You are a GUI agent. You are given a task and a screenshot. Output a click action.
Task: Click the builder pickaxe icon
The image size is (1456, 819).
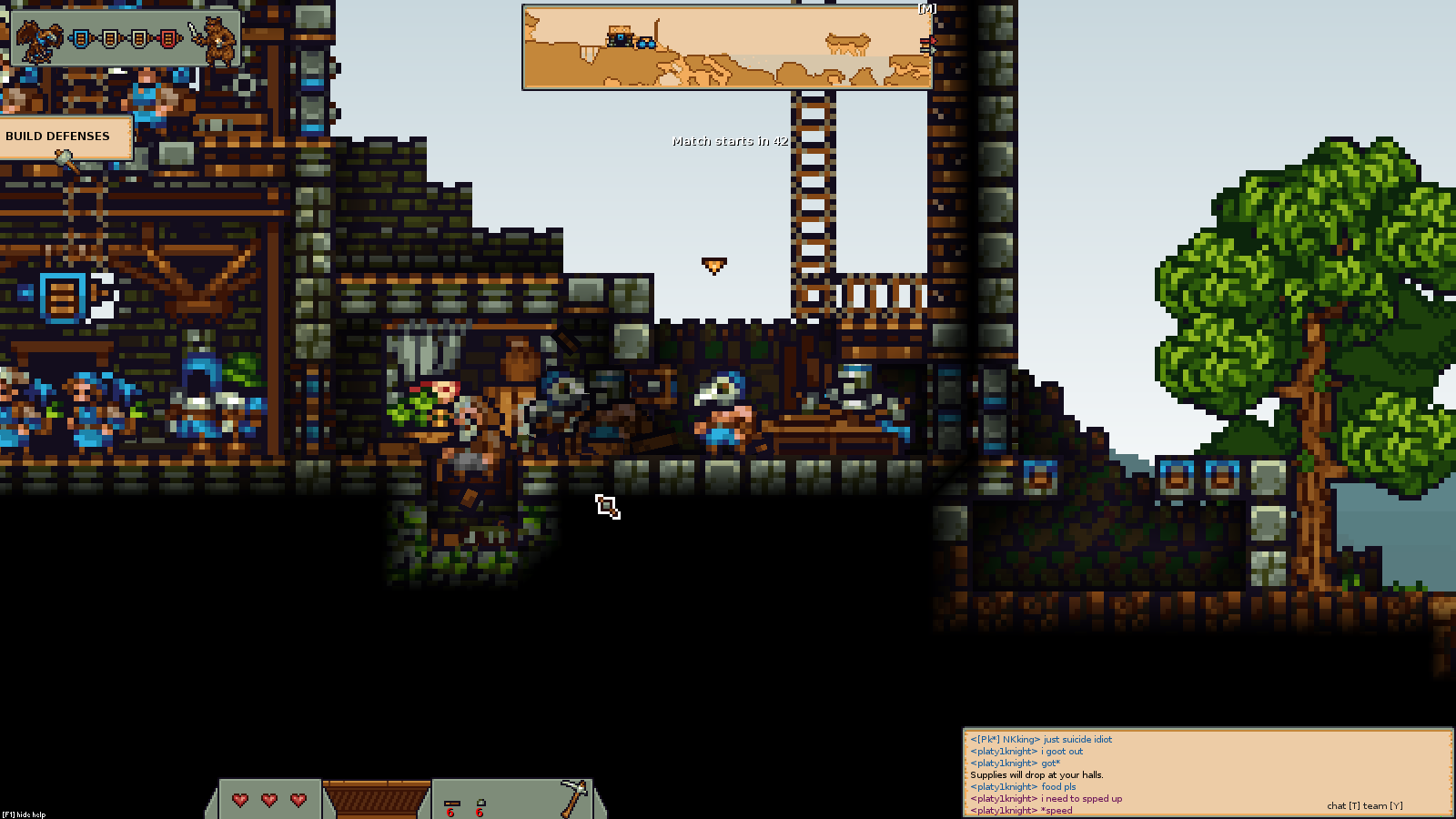pos(574,796)
